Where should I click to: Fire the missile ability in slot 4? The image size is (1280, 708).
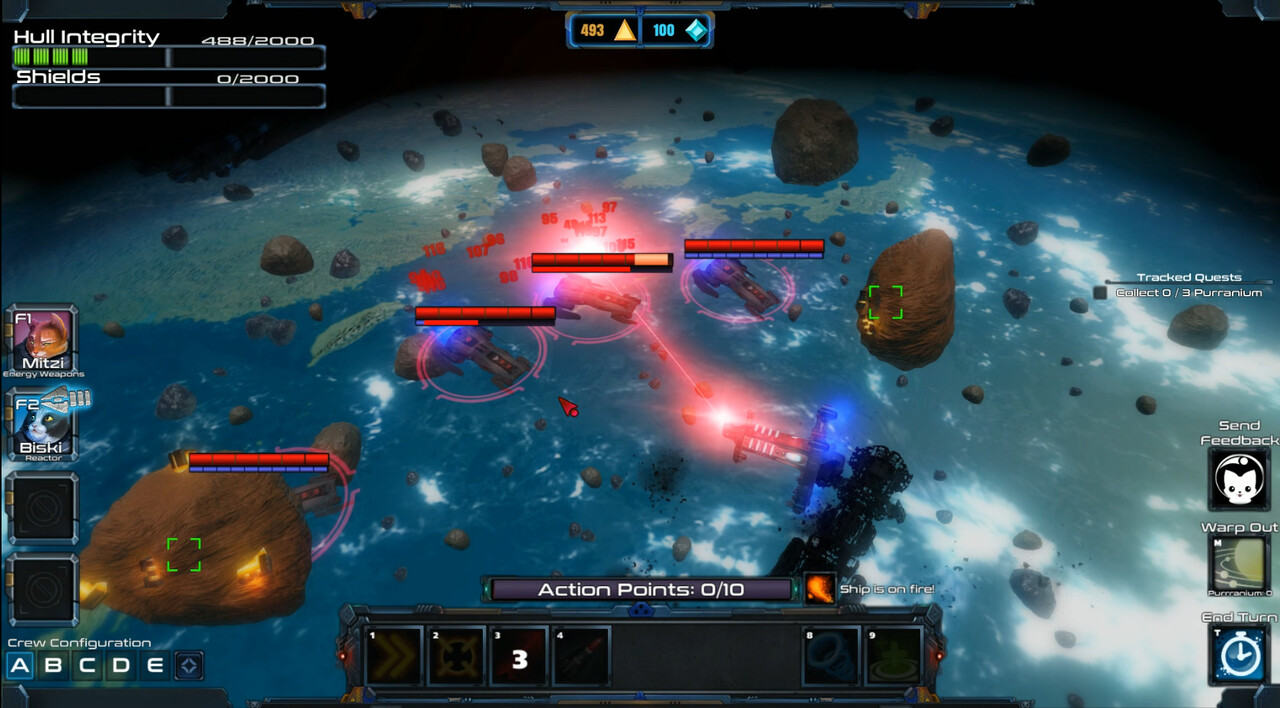click(x=581, y=656)
